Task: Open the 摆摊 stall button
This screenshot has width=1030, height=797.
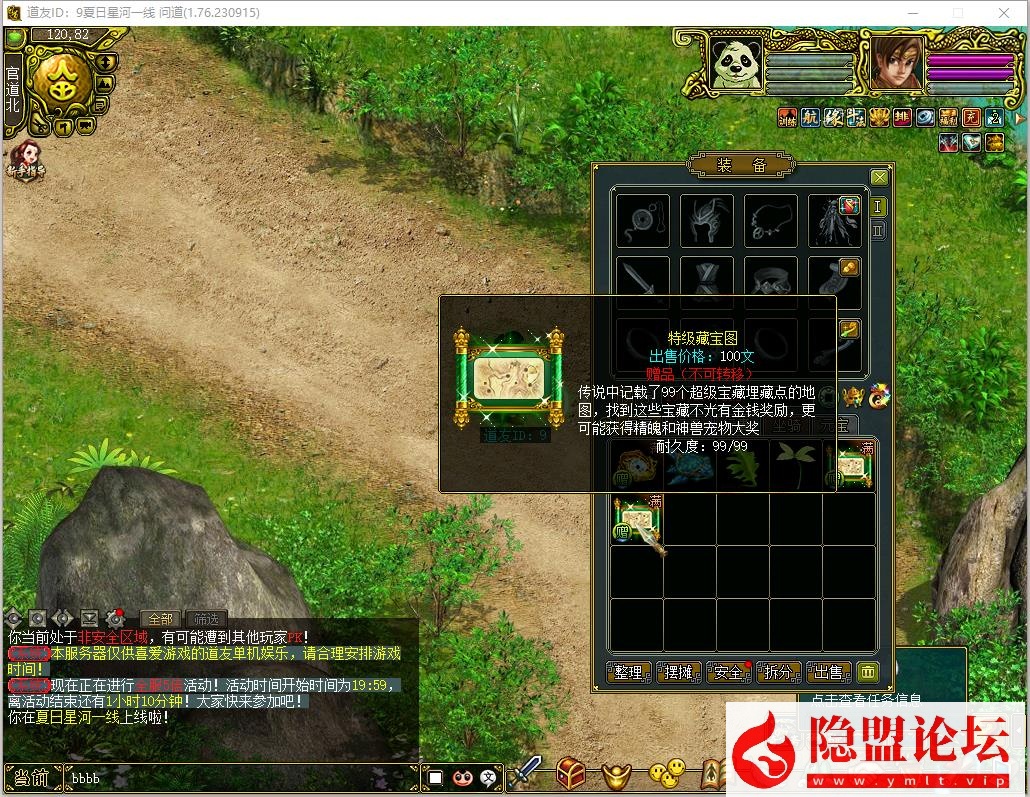Action: 679,673
